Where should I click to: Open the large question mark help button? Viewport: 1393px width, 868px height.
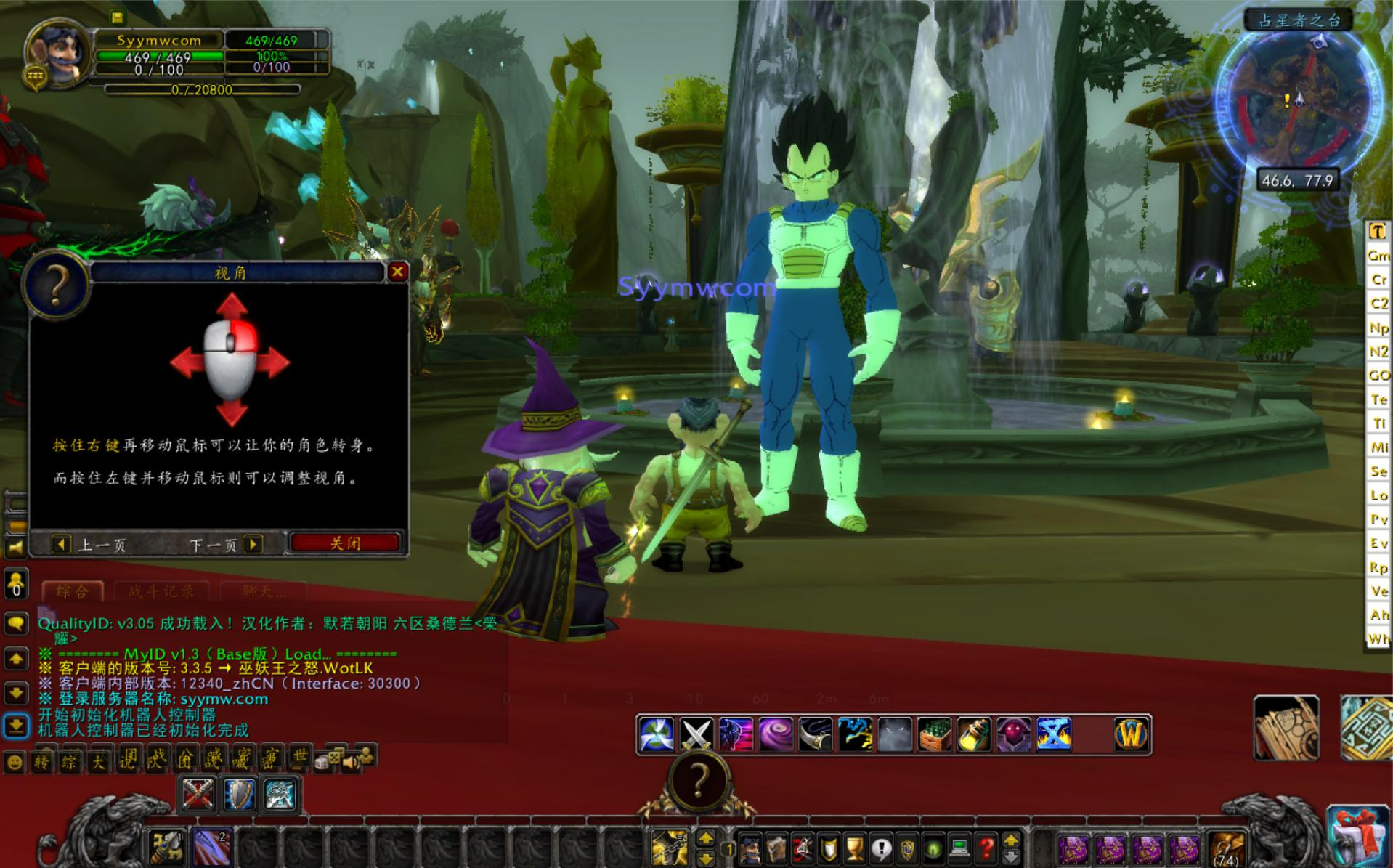pos(698,781)
